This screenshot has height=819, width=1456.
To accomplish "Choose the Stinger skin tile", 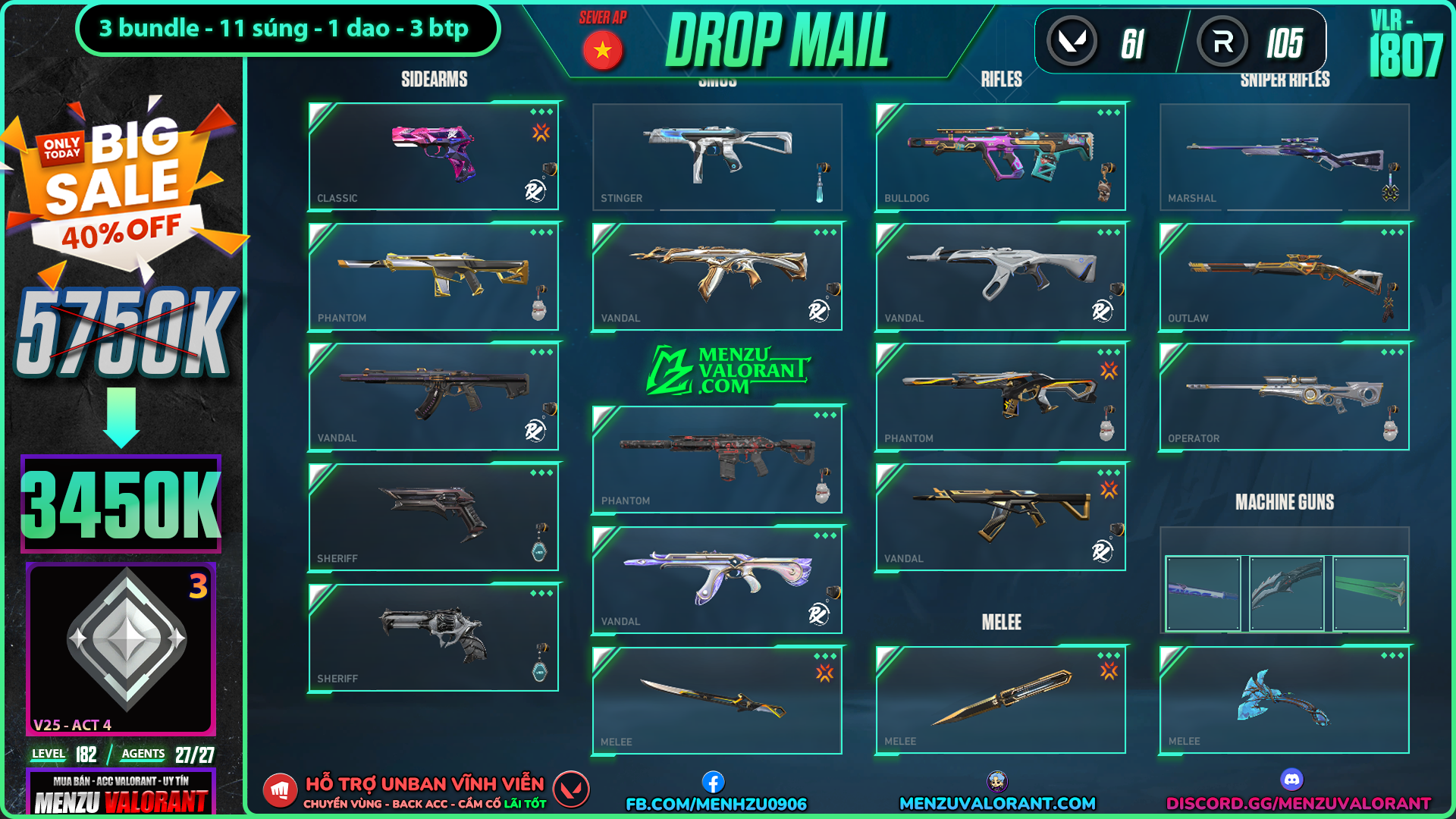I will pos(717,156).
